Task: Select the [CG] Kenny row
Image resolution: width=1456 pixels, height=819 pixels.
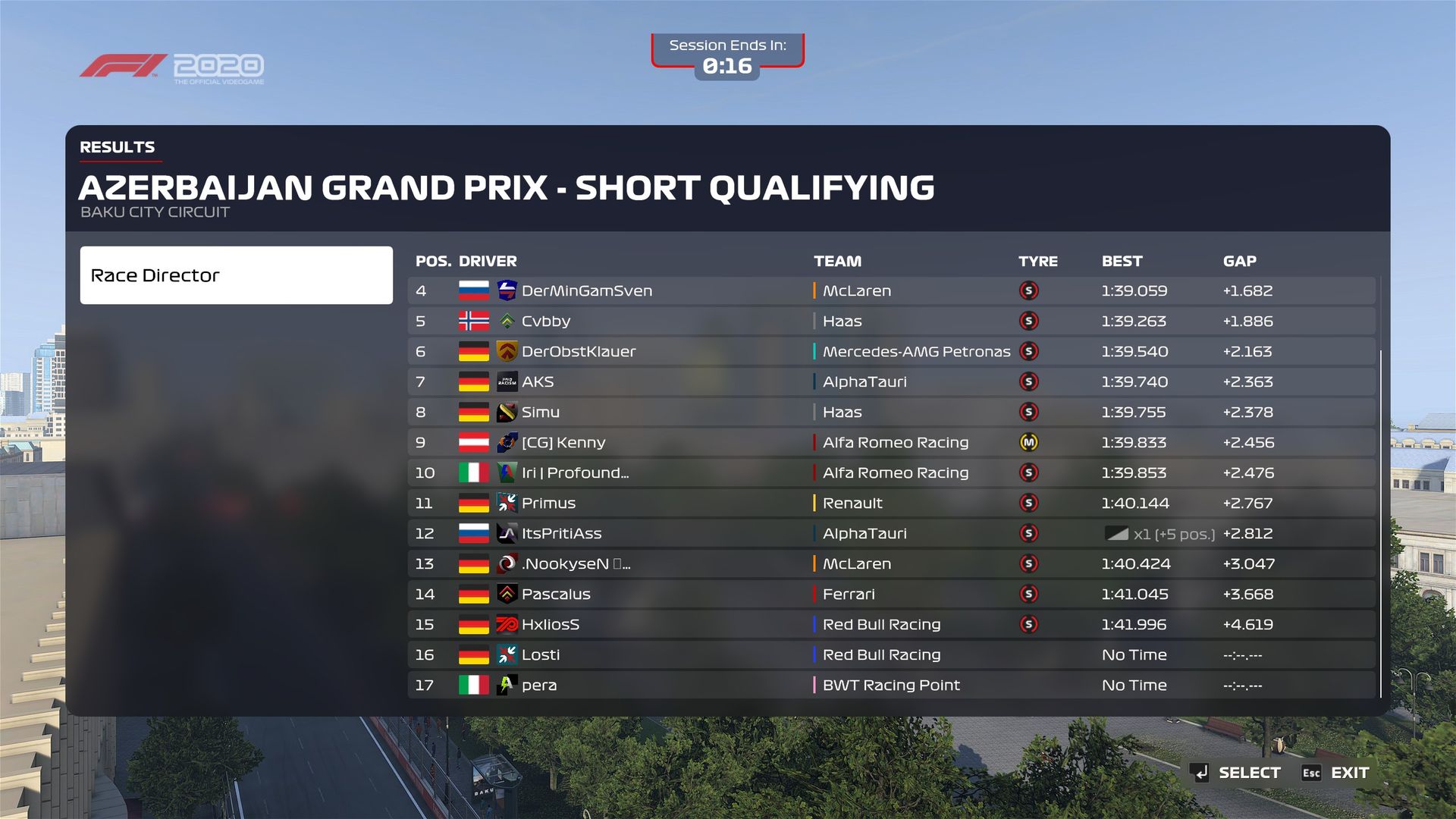Action: pos(891,443)
